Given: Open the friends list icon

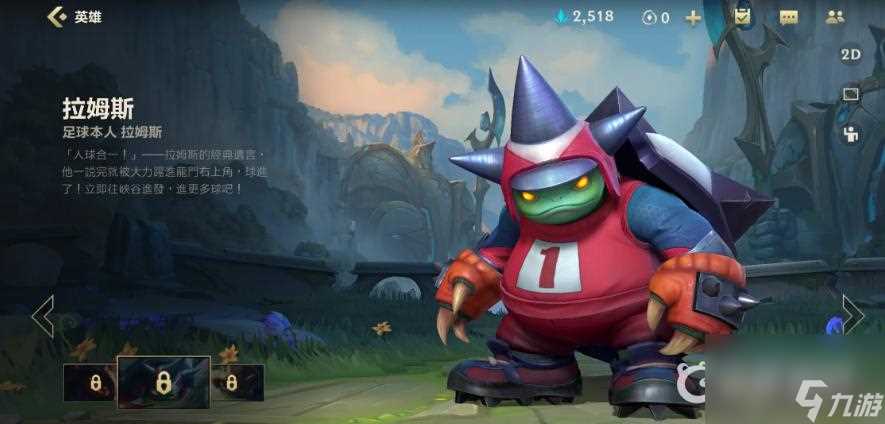Looking at the screenshot, I should click(x=835, y=17).
